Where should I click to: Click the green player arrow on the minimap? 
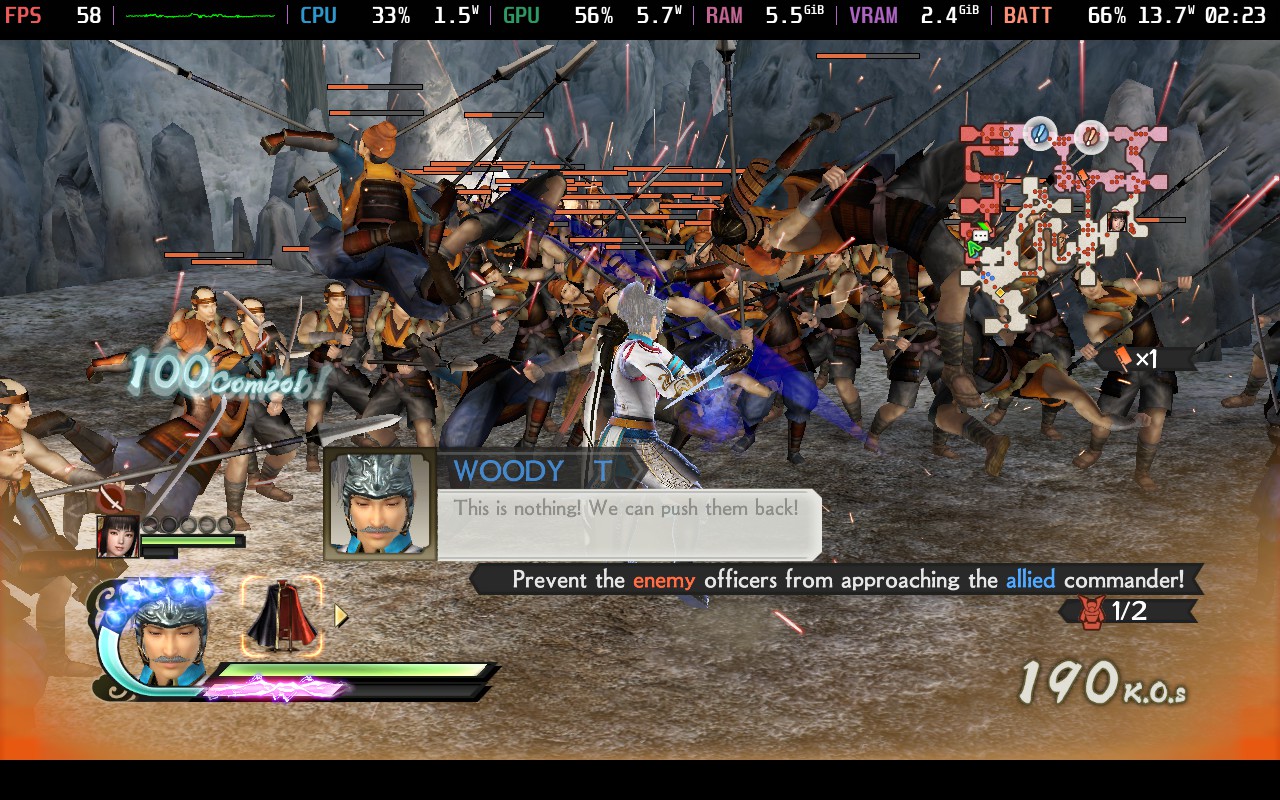pyautogui.click(x=973, y=247)
